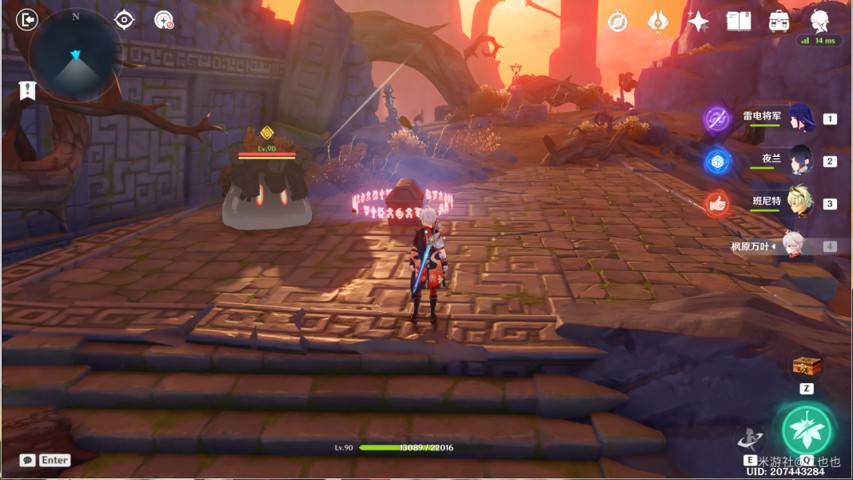Switch to party member 班尼特
Viewport: 853px width, 480px height.
pos(801,202)
